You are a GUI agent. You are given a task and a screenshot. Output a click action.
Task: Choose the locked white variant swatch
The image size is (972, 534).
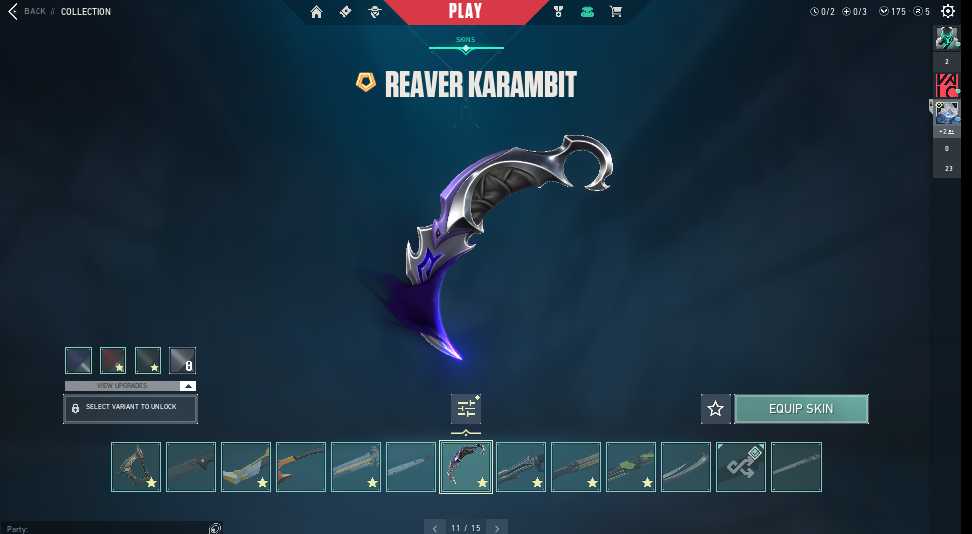coord(182,360)
